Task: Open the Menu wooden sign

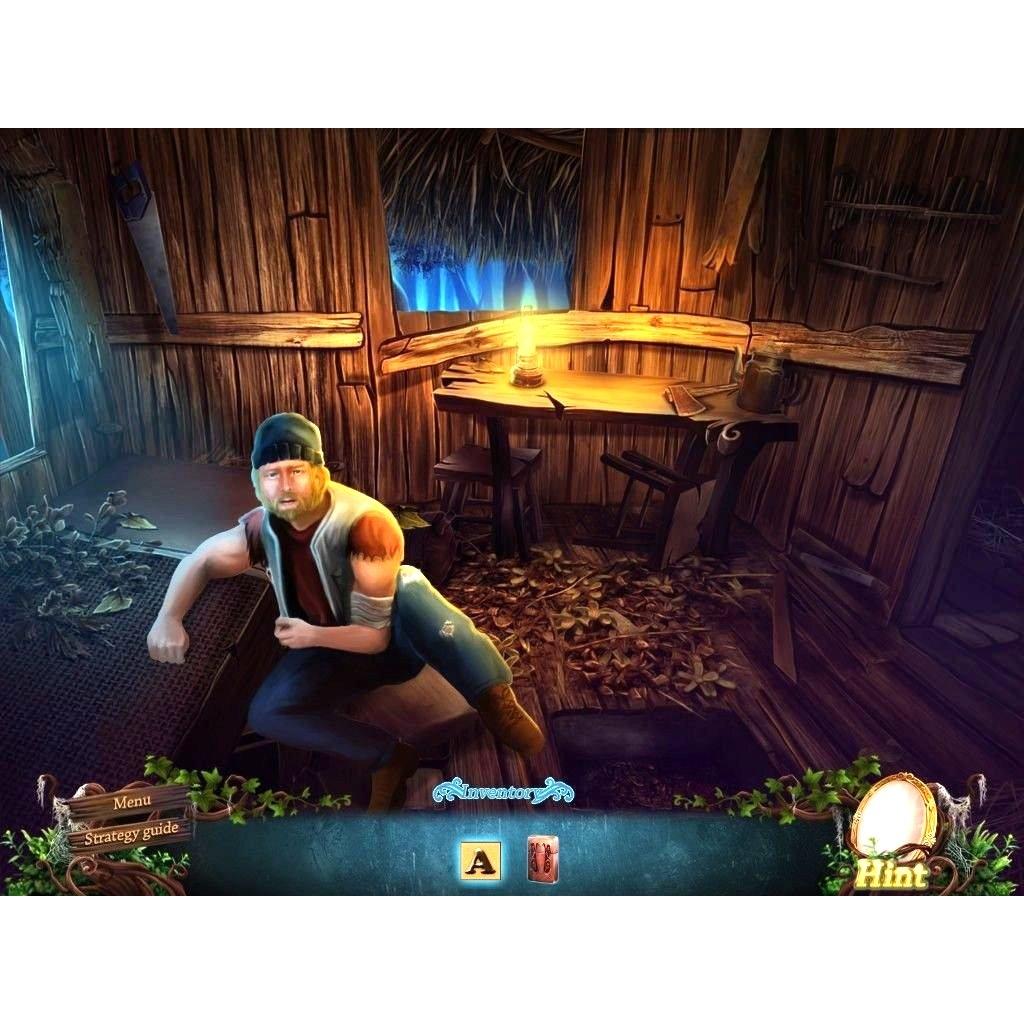Action: (x=132, y=802)
